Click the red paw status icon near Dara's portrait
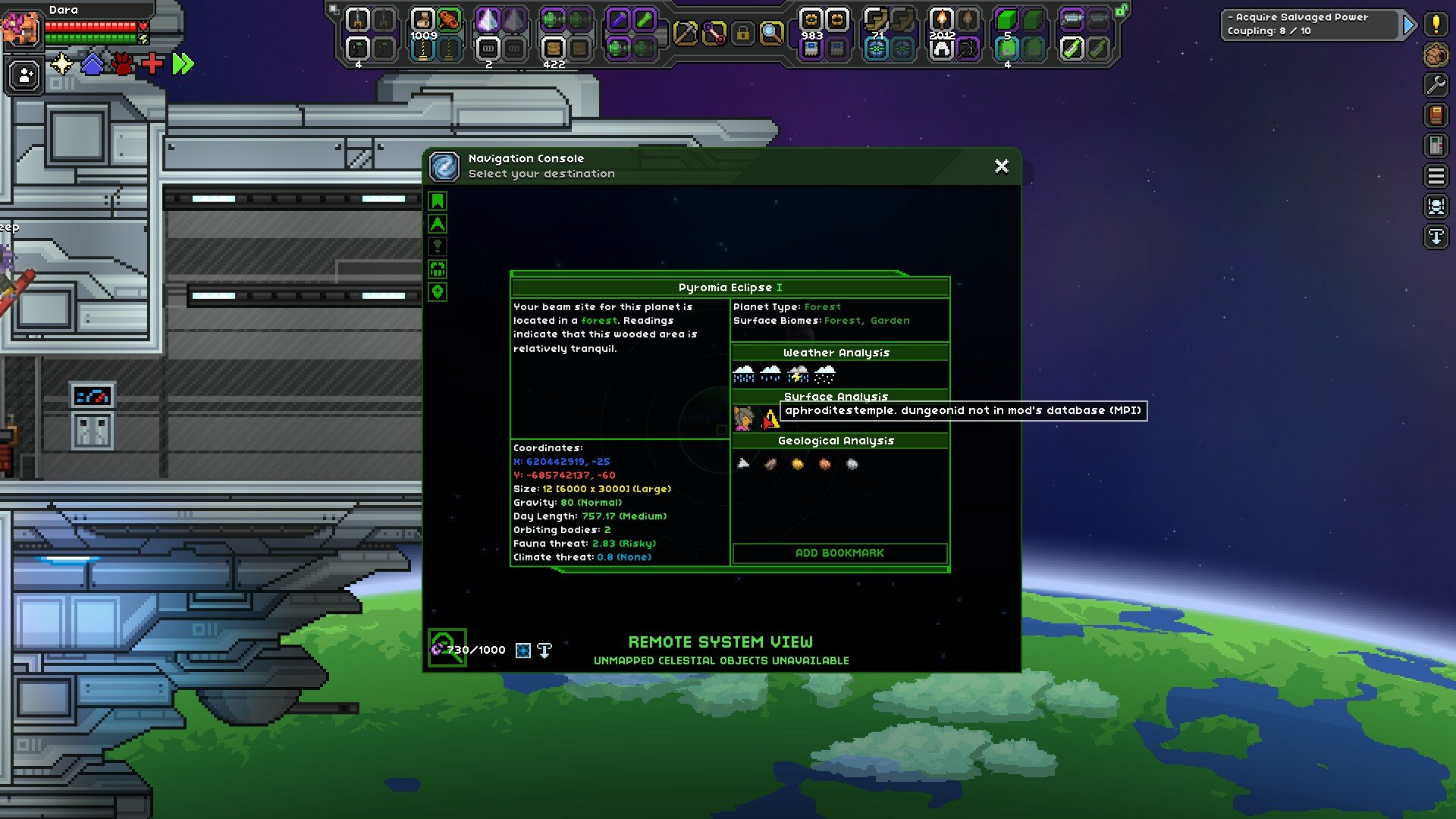The image size is (1456, 819). pos(121,64)
